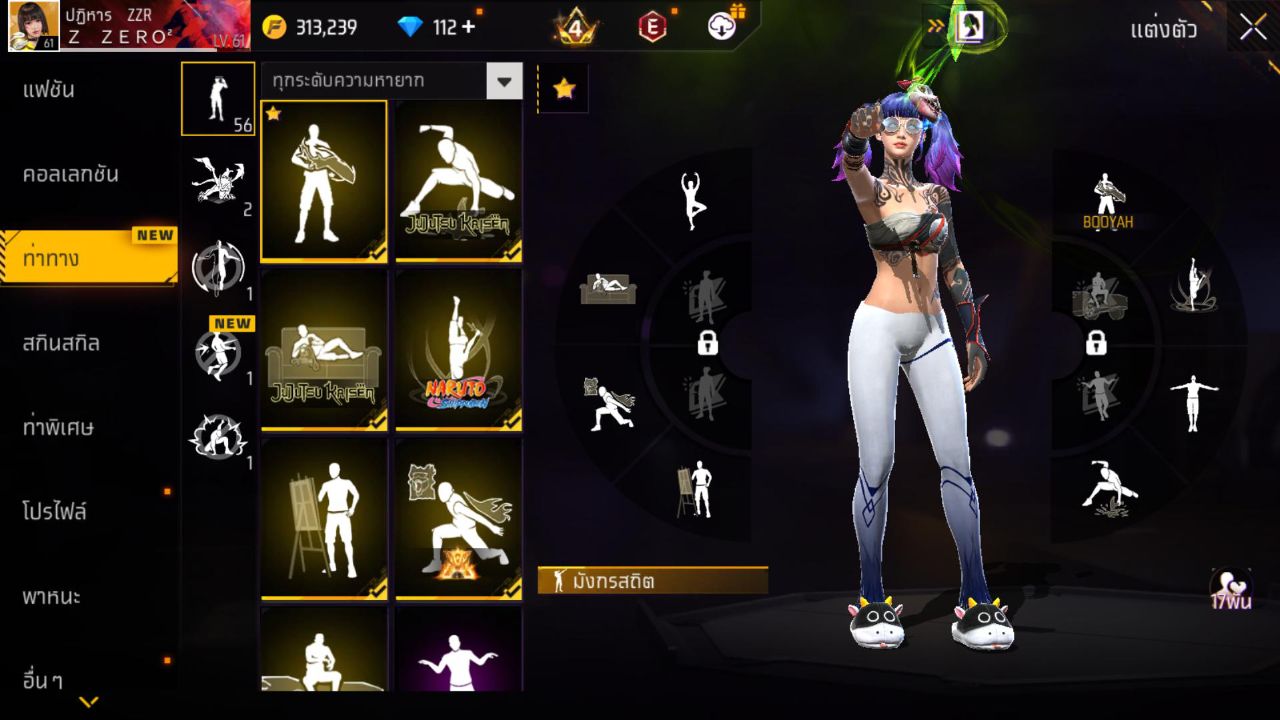This screenshot has width=1280, height=720.
Task: Select the all-emotes category showing 56 items
Action: [x=218, y=100]
